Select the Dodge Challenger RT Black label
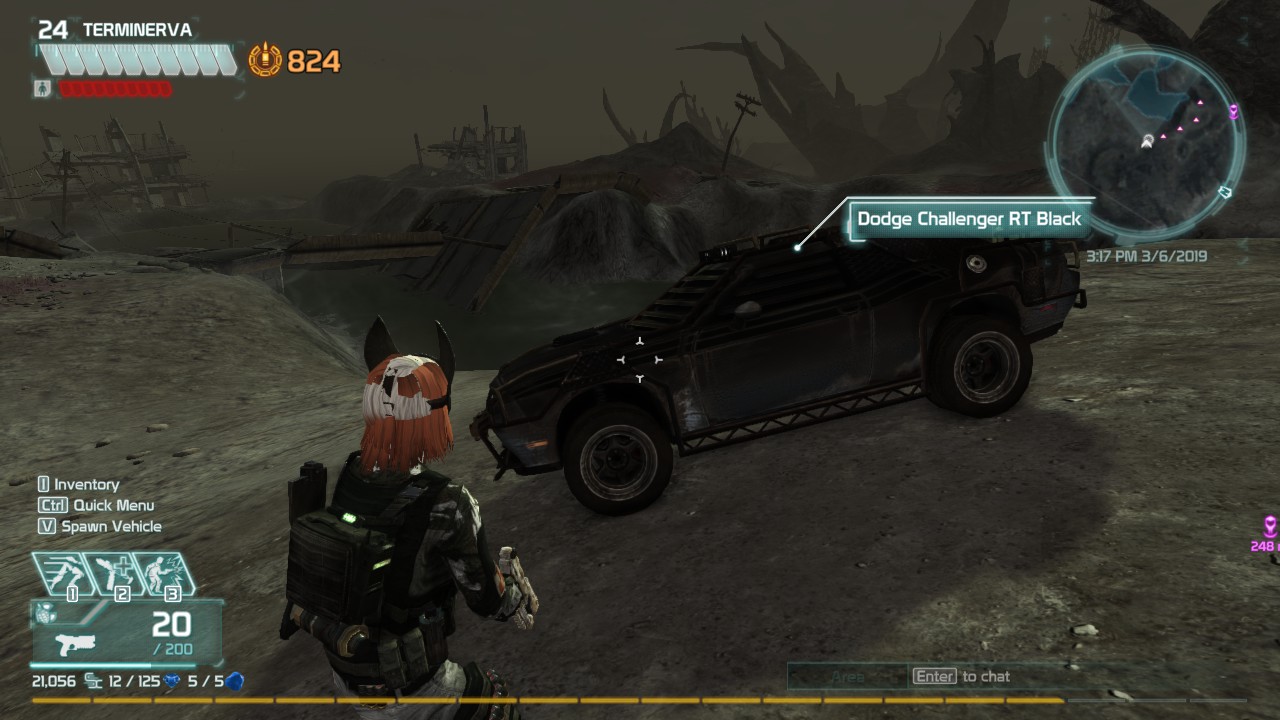Image resolution: width=1280 pixels, height=720 pixels. [969, 219]
